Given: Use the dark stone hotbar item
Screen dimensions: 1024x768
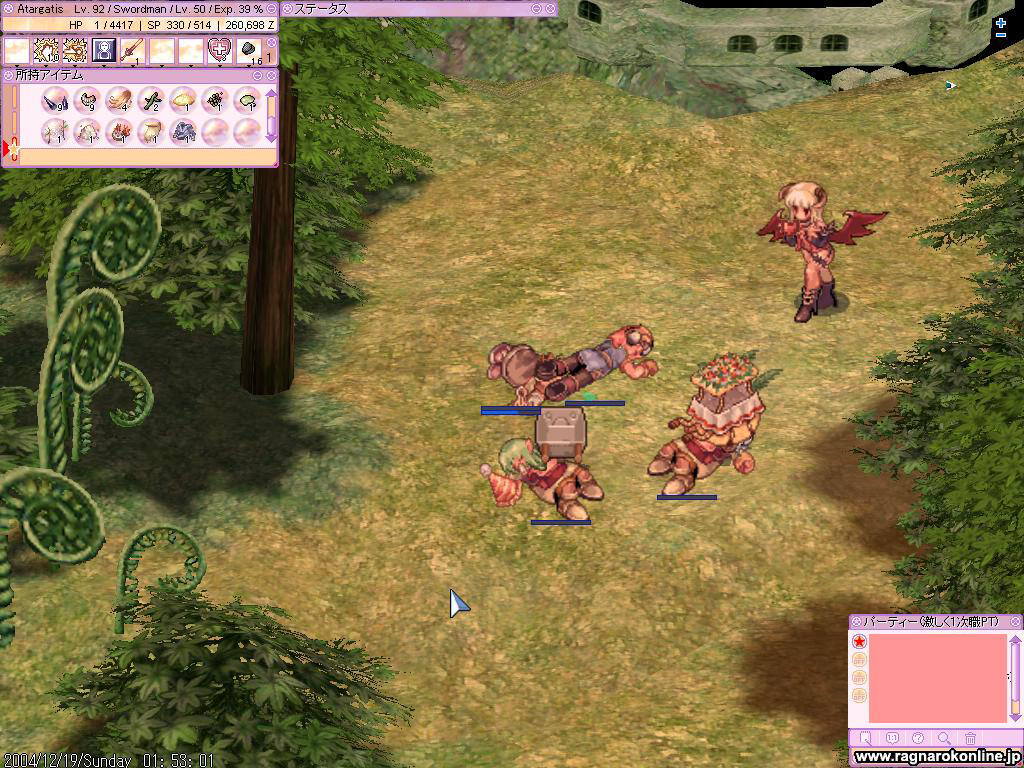Looking at the screenshot, I should 248,50.
